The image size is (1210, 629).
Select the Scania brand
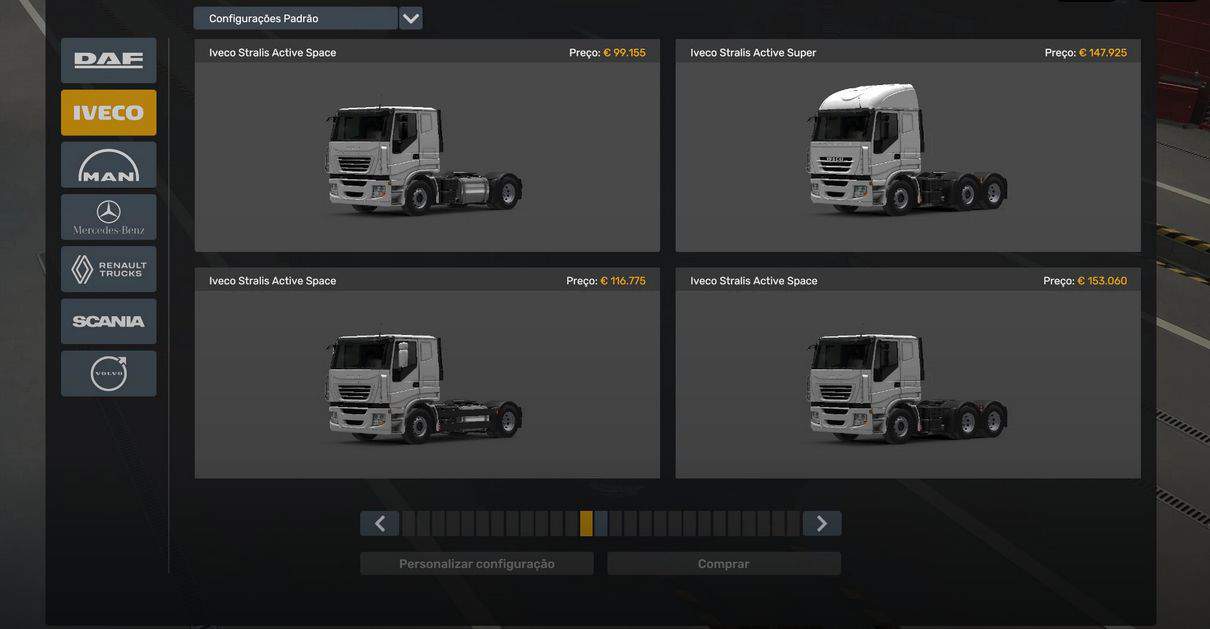point(108,321)
